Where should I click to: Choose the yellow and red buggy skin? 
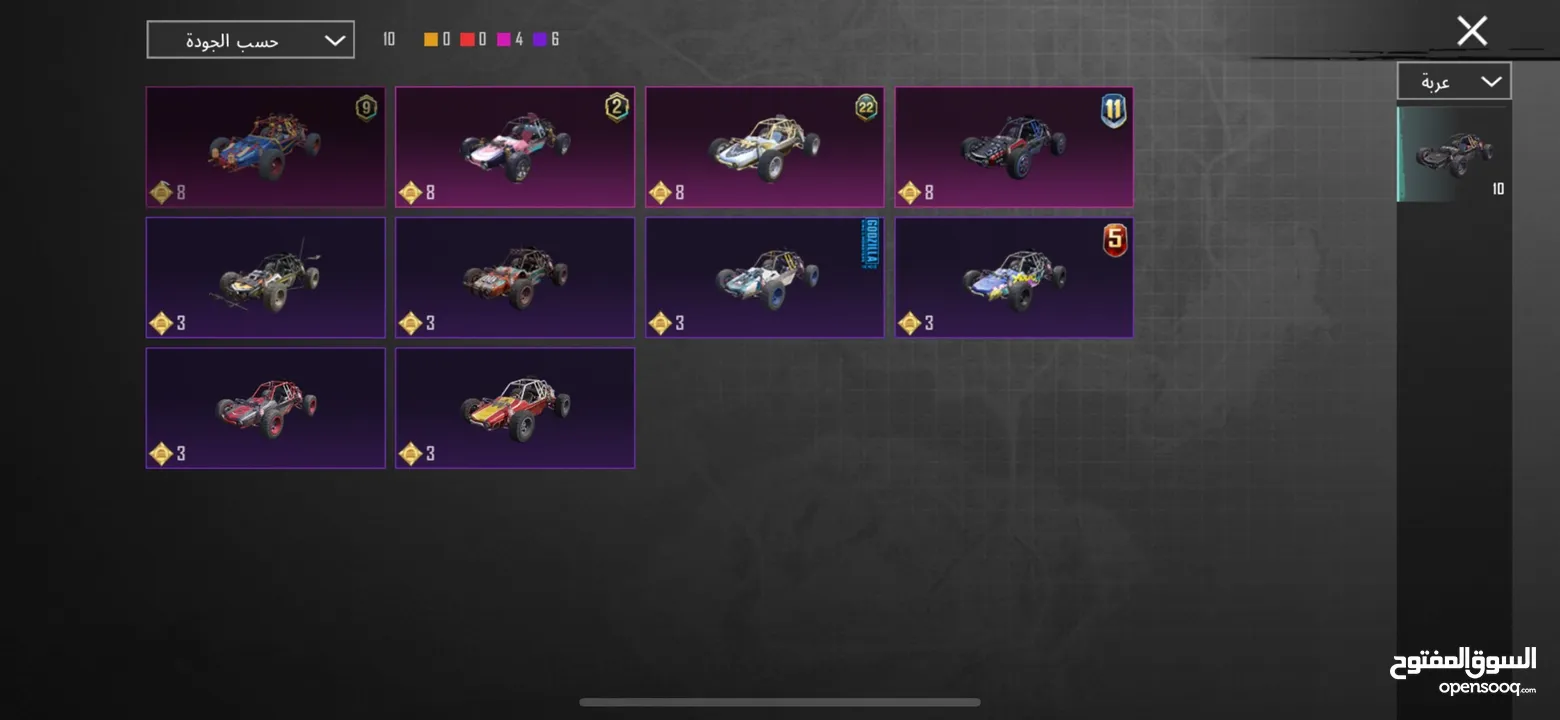pyautogui.click(x=514, y=407)
